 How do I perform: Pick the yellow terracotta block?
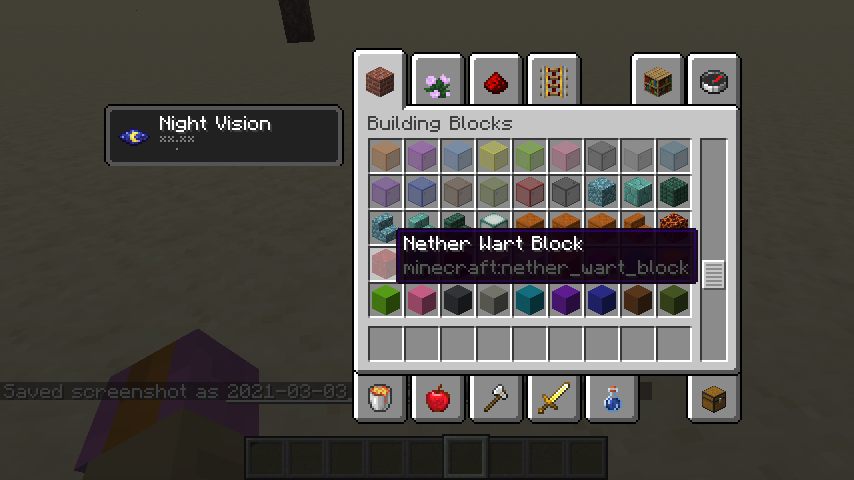tap(494, 156)
